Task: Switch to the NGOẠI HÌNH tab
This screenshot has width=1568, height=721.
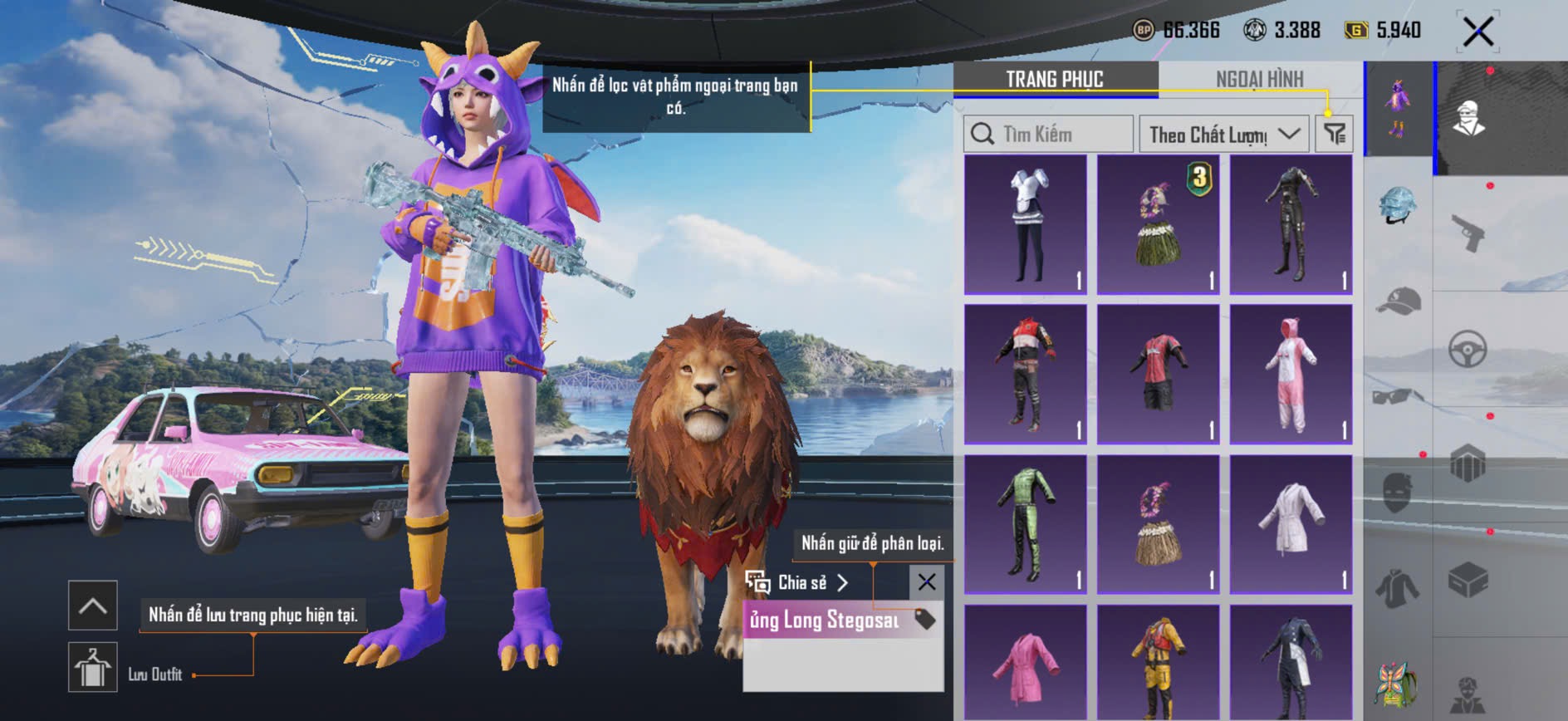Action: coord(1259,79)
